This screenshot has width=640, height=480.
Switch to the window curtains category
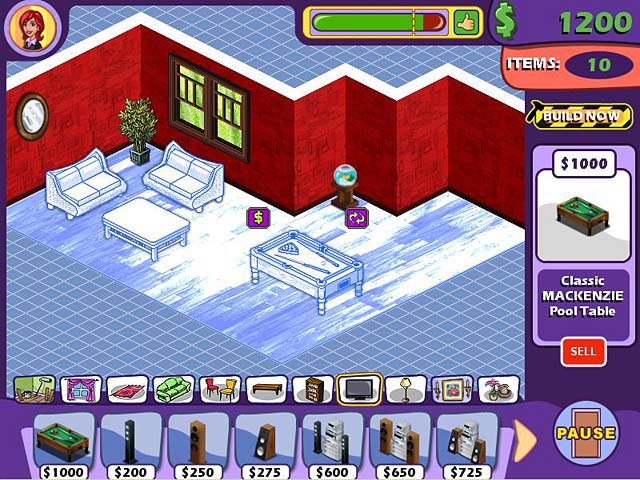tap(80, 388)
